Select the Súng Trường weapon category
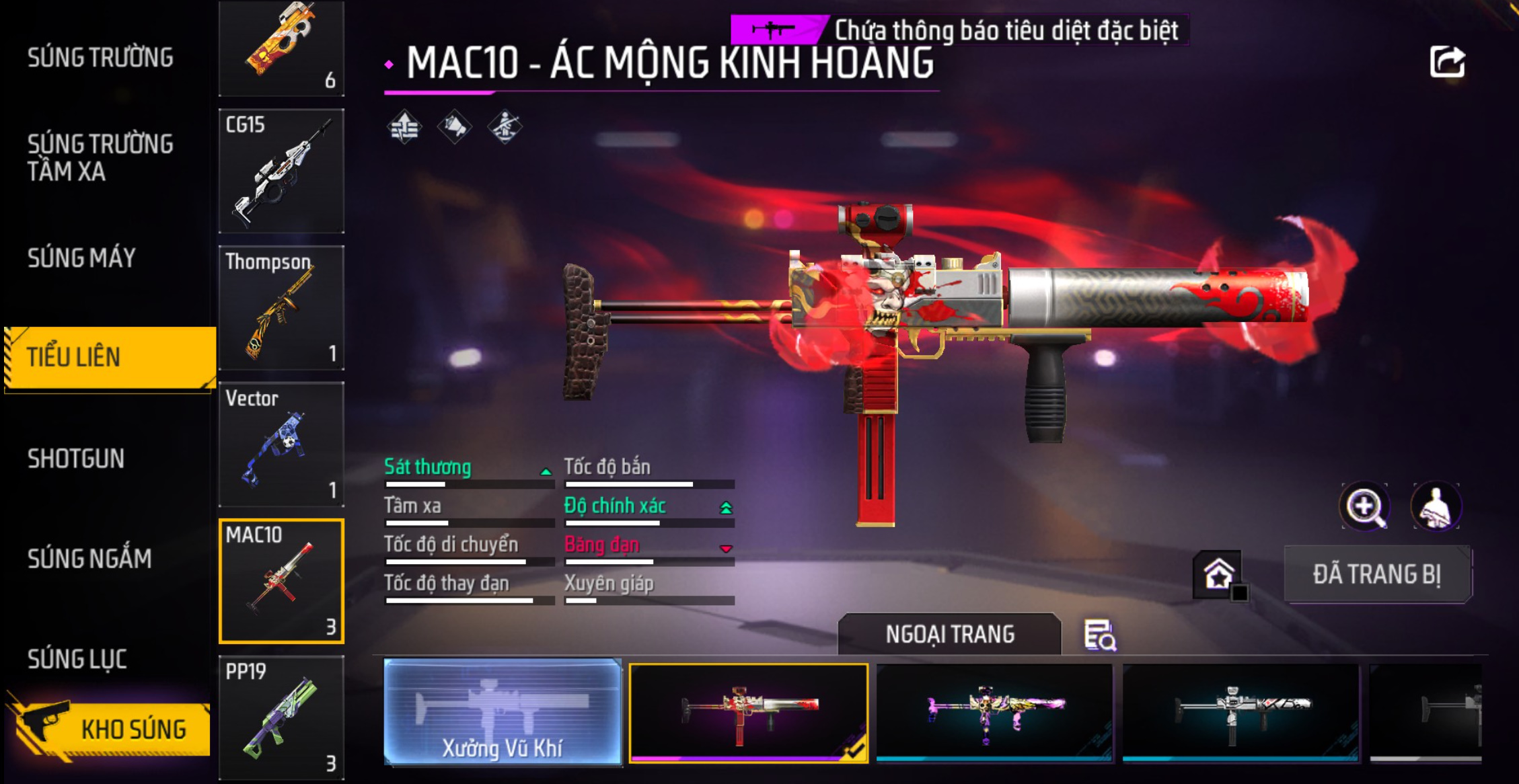 (100, 58)
